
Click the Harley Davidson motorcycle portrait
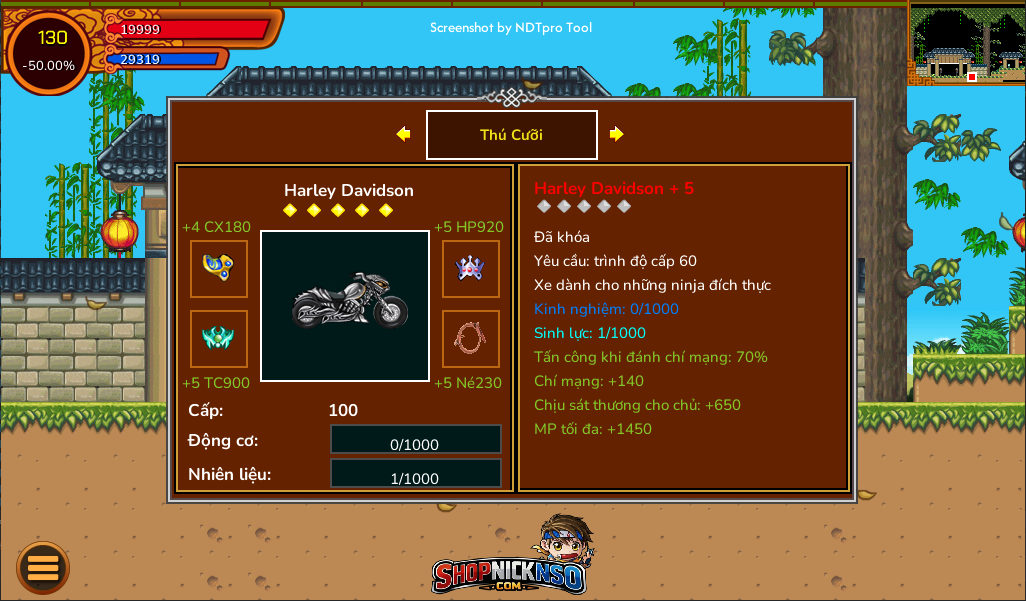point(345,306)
